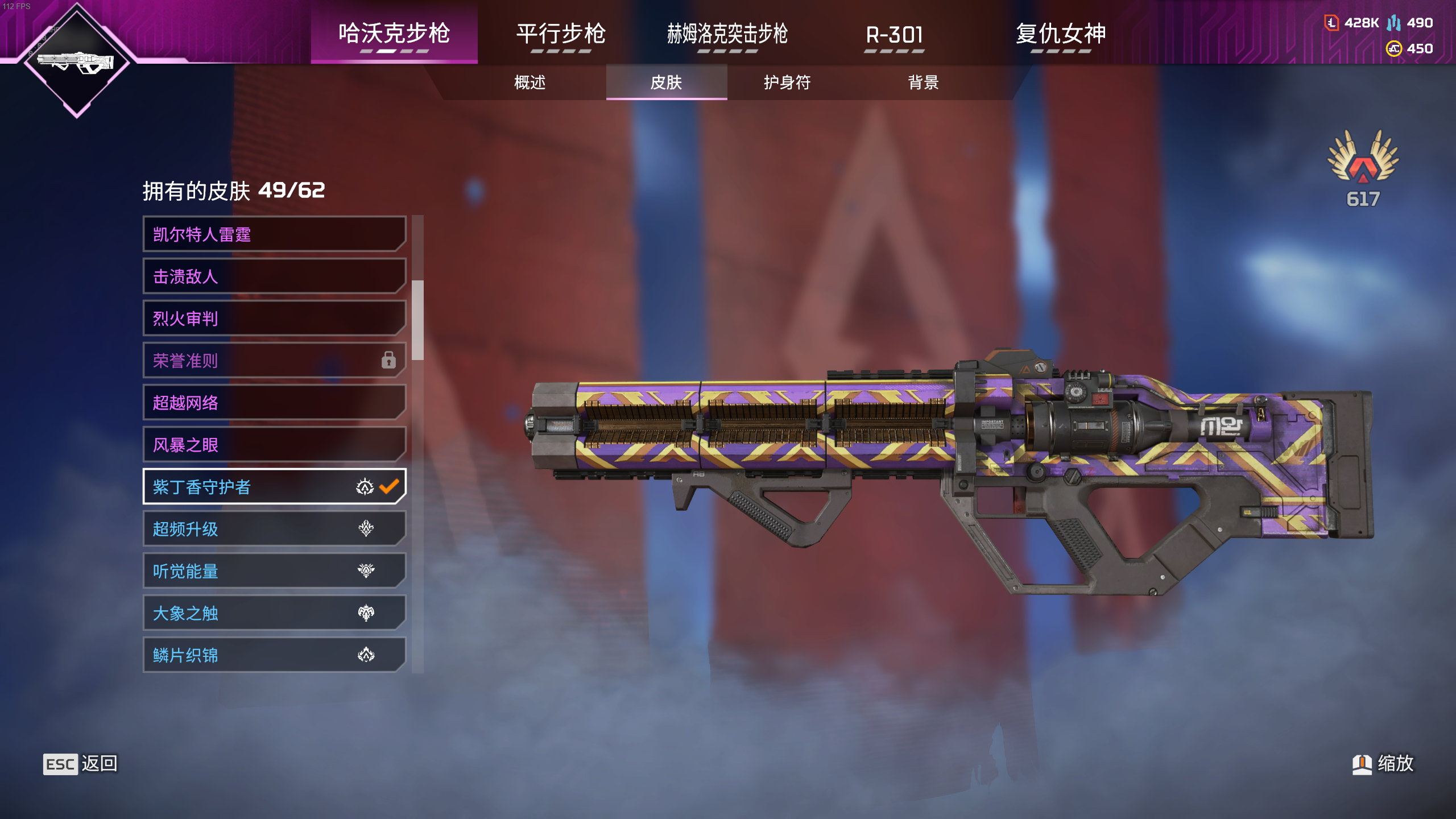The width and height of the screenshot is (1456, 819).
Task: Choose the 风暴之眼 skin
Action: 274,445
